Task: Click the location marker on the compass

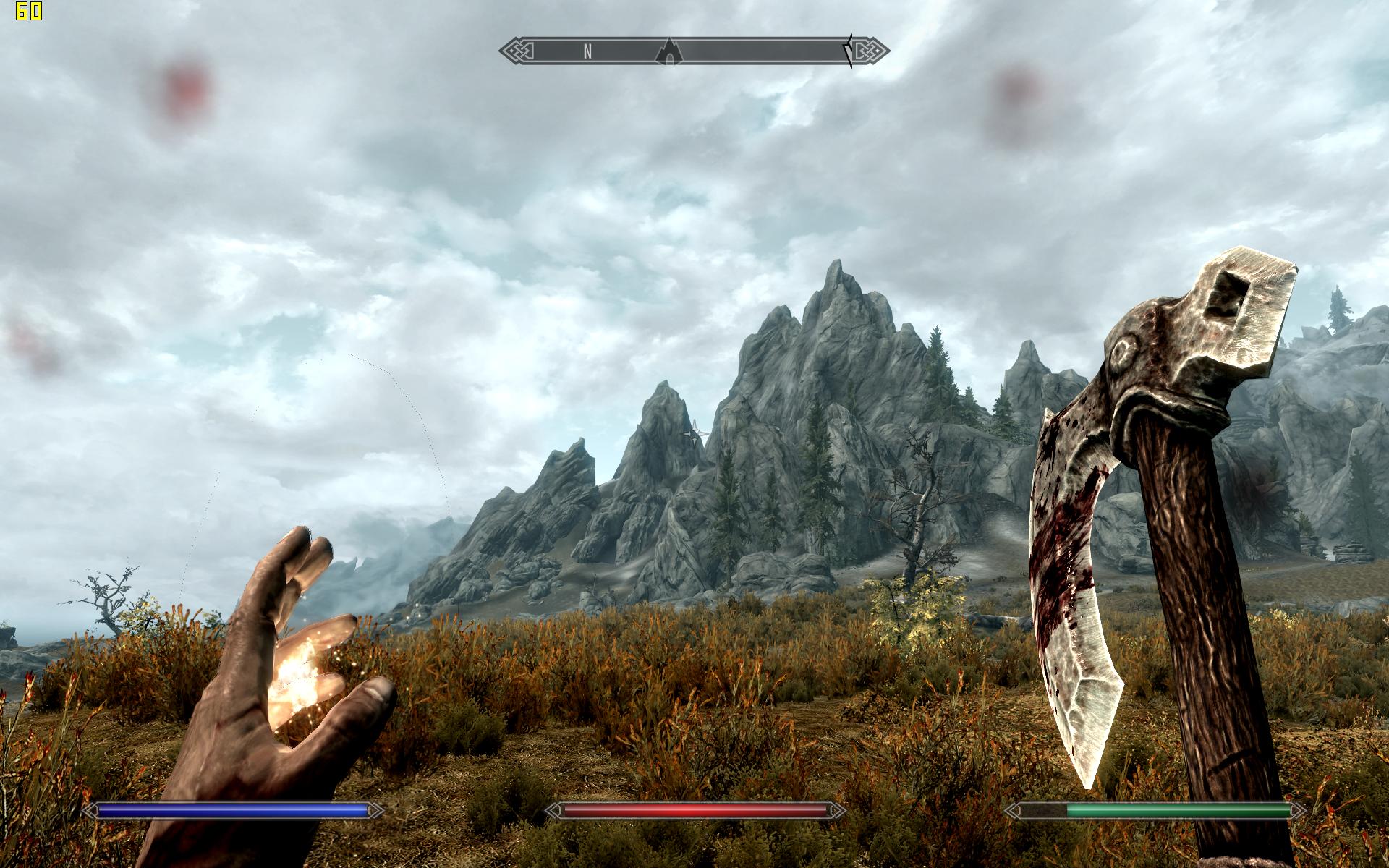Action: click(671, 51)
